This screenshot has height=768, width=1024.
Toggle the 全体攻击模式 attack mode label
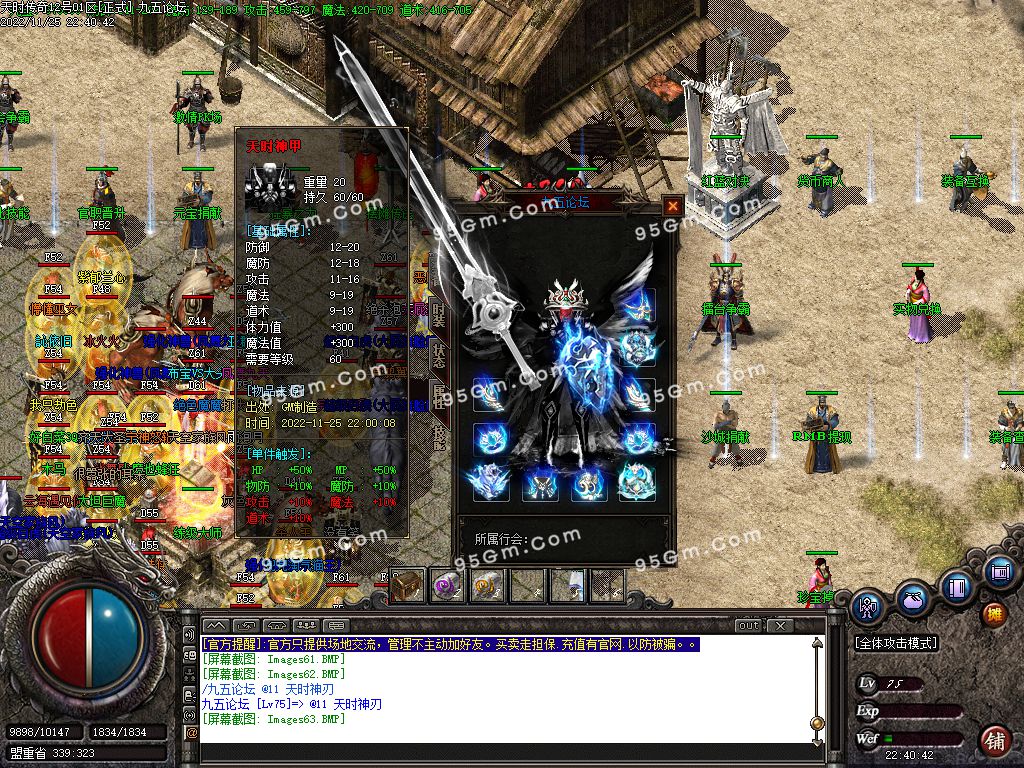898,643
